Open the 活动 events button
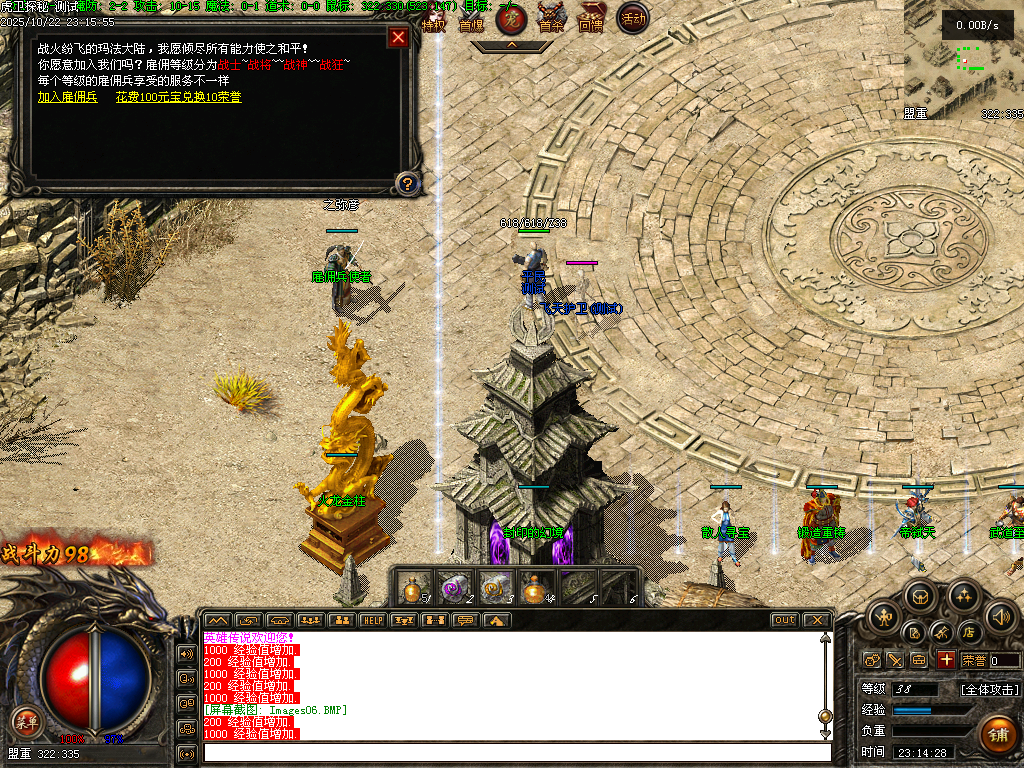This screenshot has width=1024, height=768. click(632, 18)
